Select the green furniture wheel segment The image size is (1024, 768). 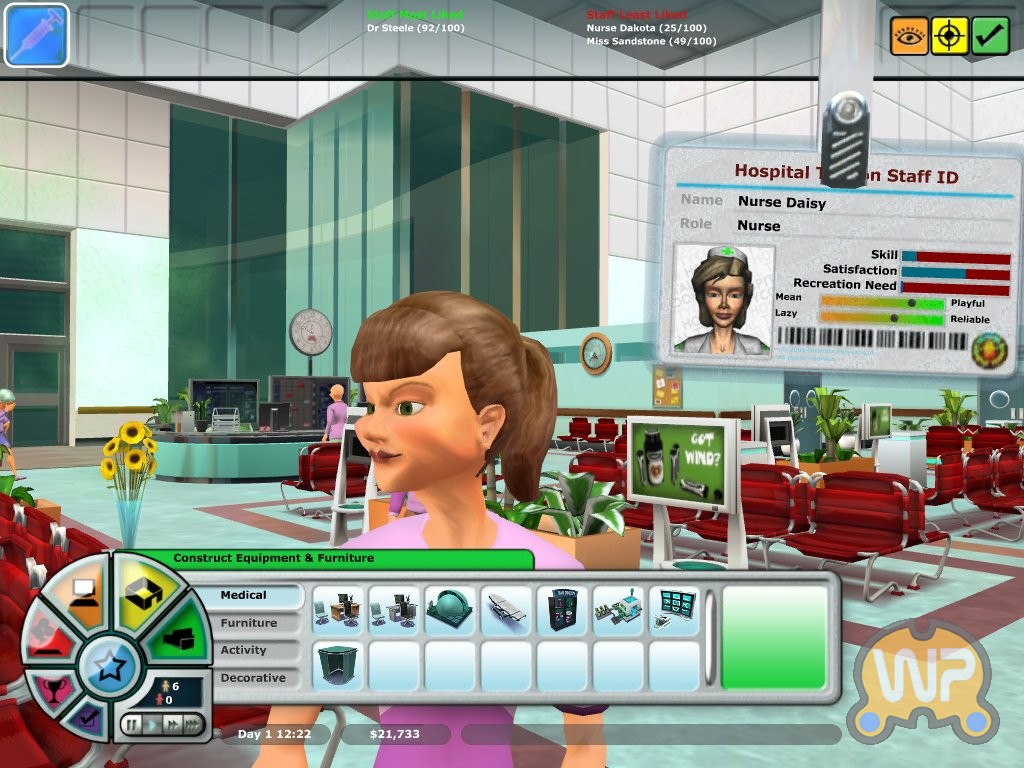click(x=177, y=637)
